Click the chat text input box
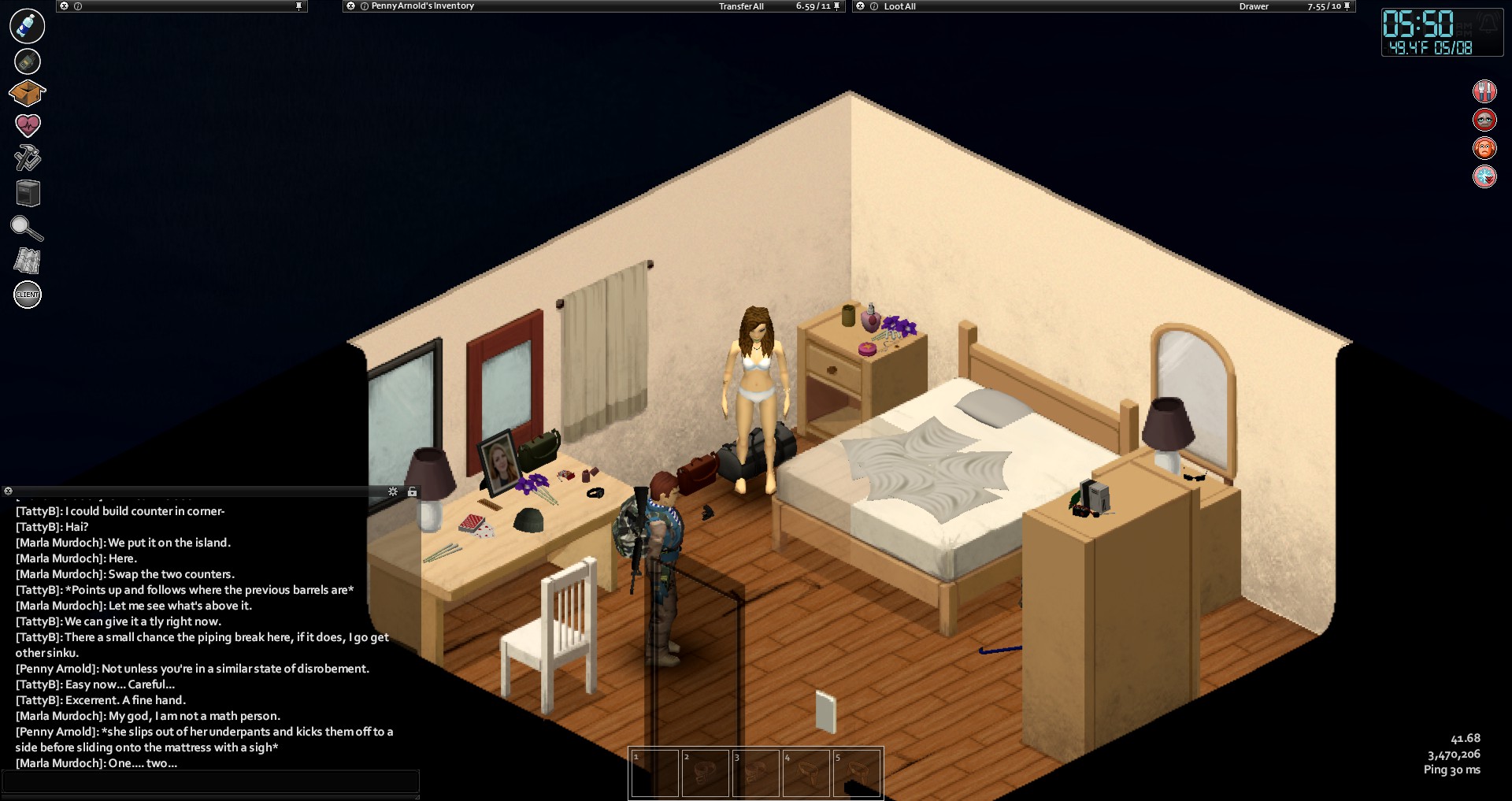1512x801 pixels. point(210,781)
